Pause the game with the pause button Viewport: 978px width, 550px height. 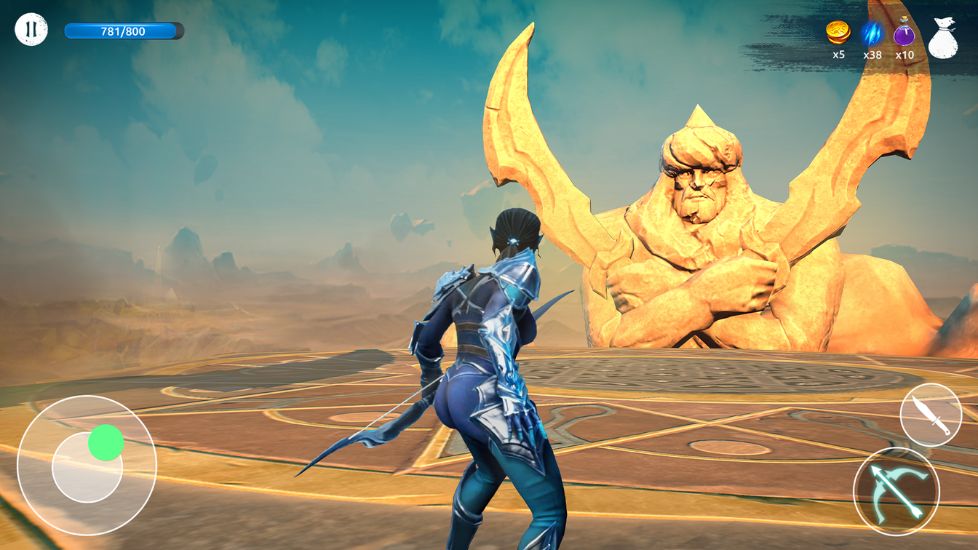pos(31,30)
